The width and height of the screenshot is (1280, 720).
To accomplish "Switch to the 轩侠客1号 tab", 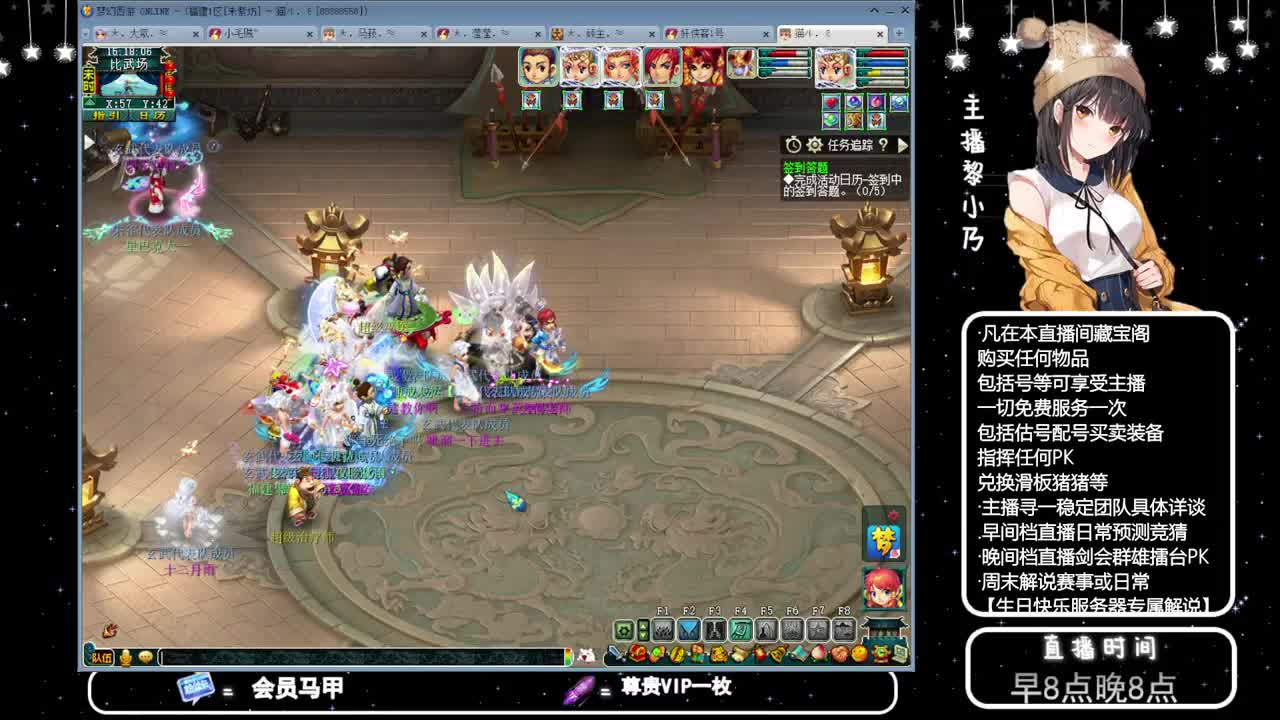I will [700, 33].
